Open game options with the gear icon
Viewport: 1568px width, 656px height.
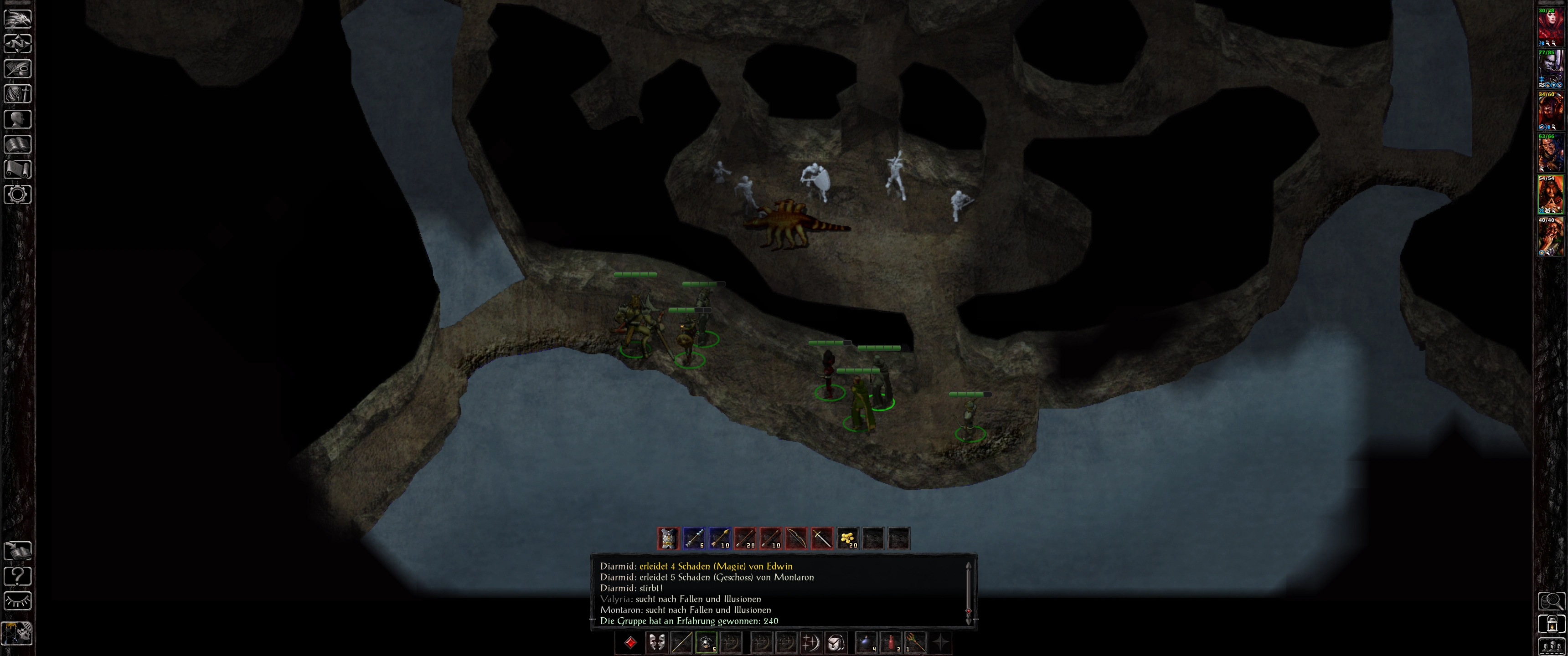(x=18, y=194)
